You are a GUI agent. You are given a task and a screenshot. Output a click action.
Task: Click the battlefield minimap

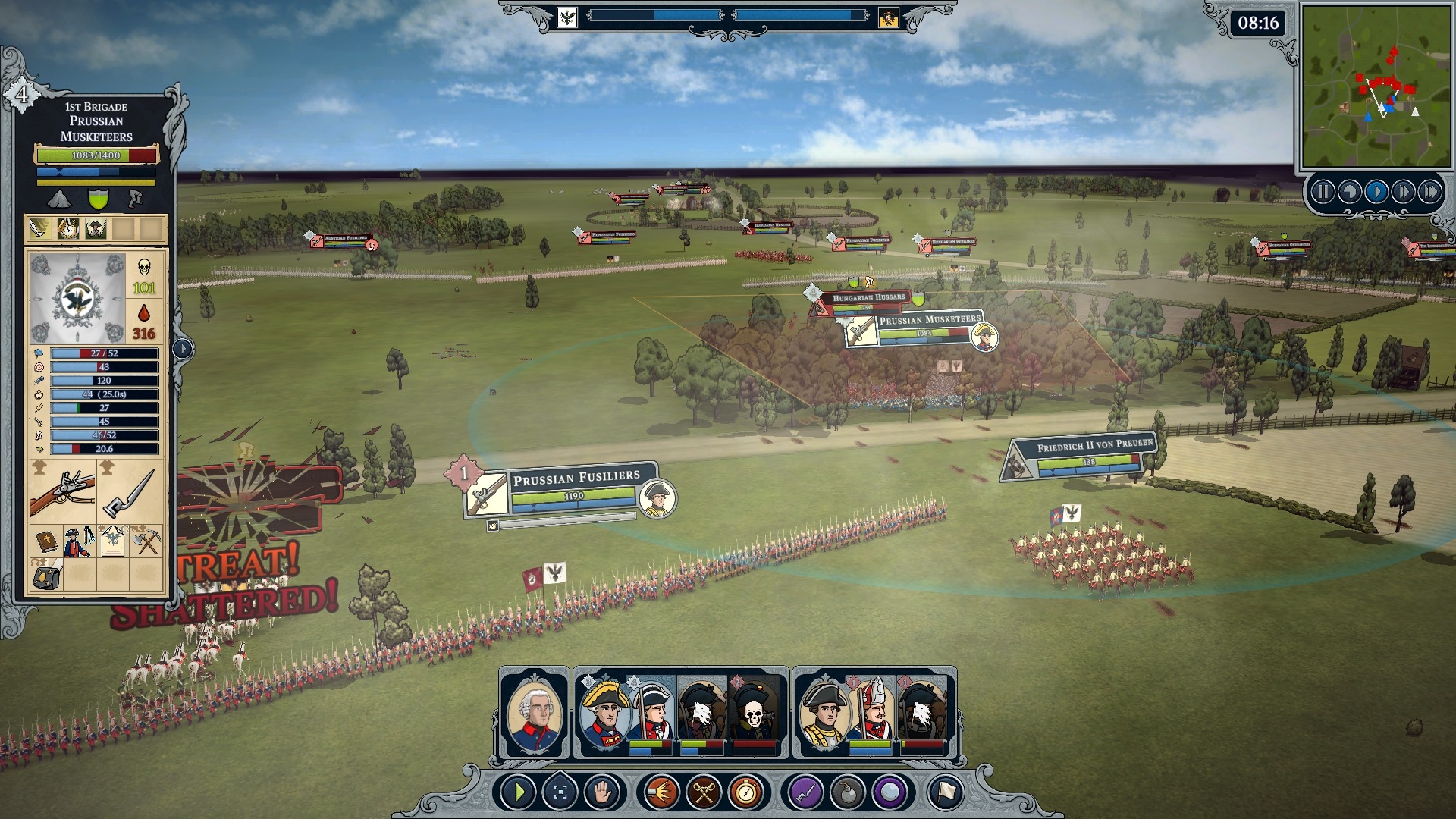pyautogui.click(x=1374, y=86)
